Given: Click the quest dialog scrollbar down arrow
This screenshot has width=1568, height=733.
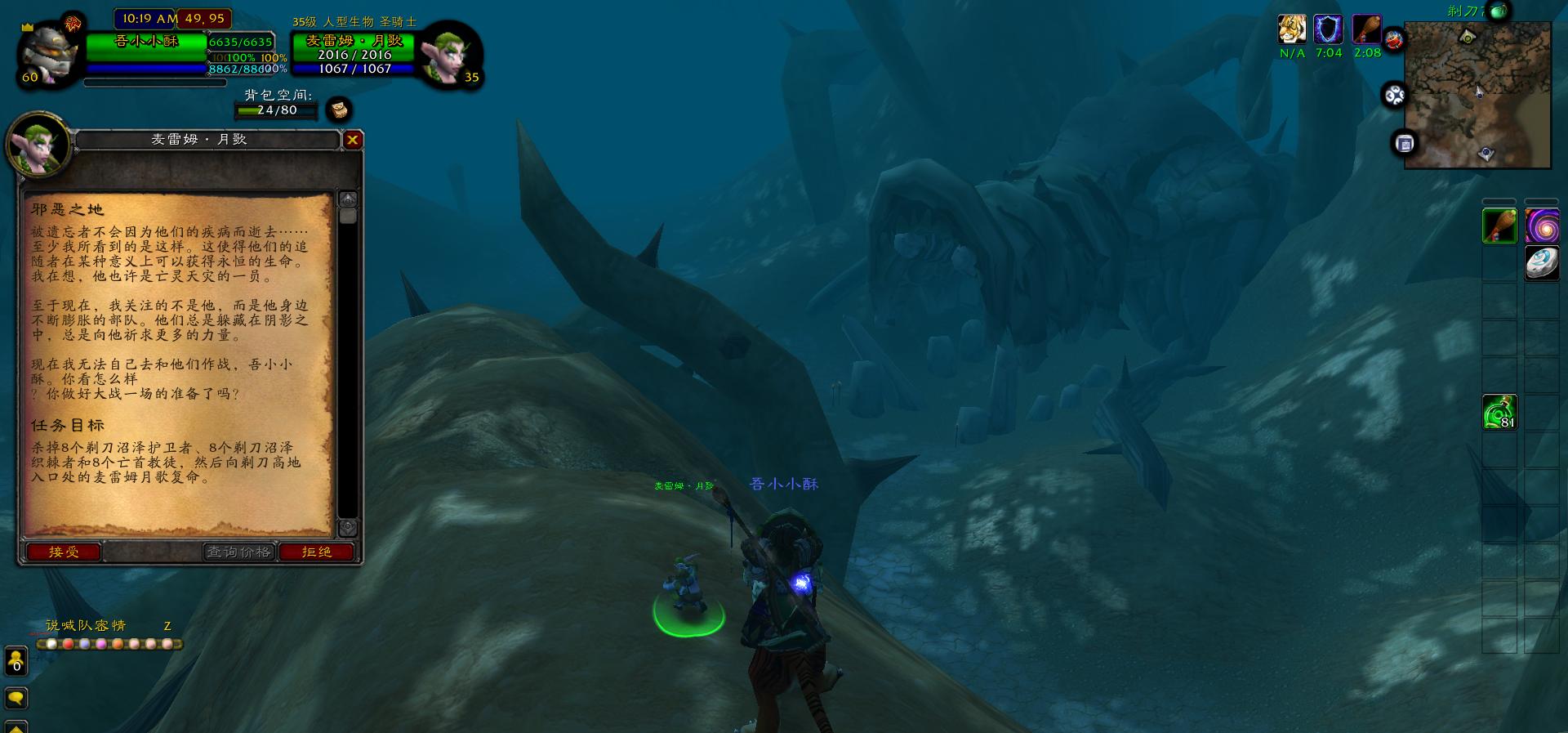Looking at the screenshot, I should [348, 527].
